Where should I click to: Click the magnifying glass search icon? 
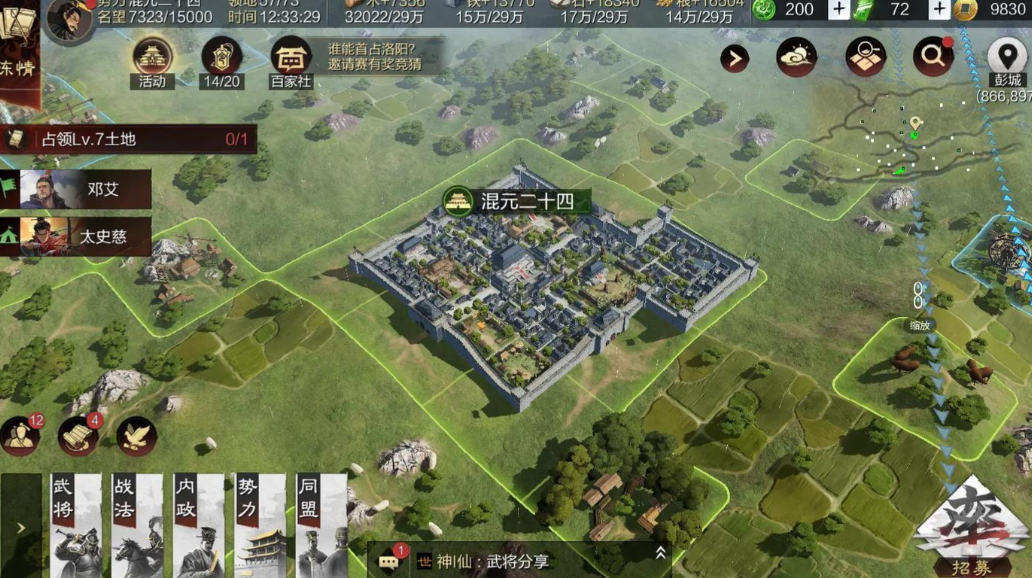932,57
